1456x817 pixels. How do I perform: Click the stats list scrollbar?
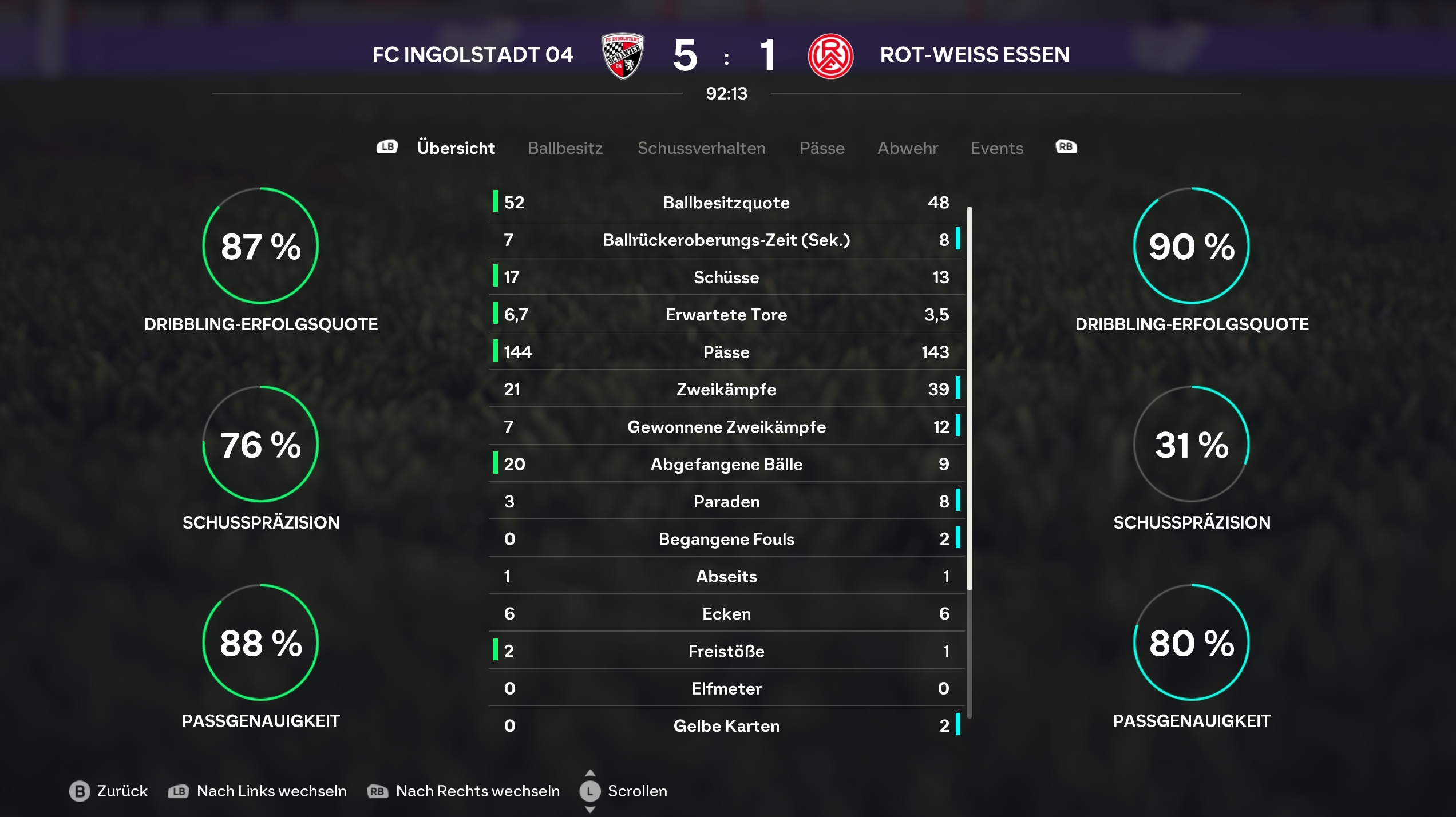(x=969, y=398)
